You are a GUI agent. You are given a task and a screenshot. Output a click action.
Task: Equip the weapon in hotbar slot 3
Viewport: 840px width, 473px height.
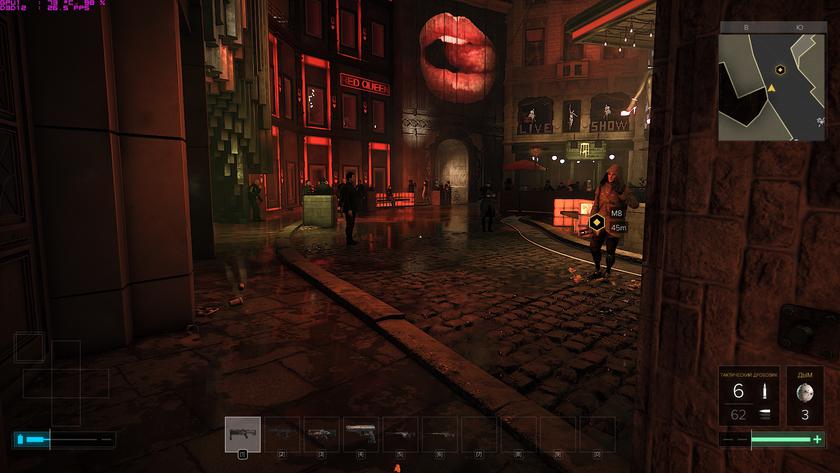(x=321, y=434)
